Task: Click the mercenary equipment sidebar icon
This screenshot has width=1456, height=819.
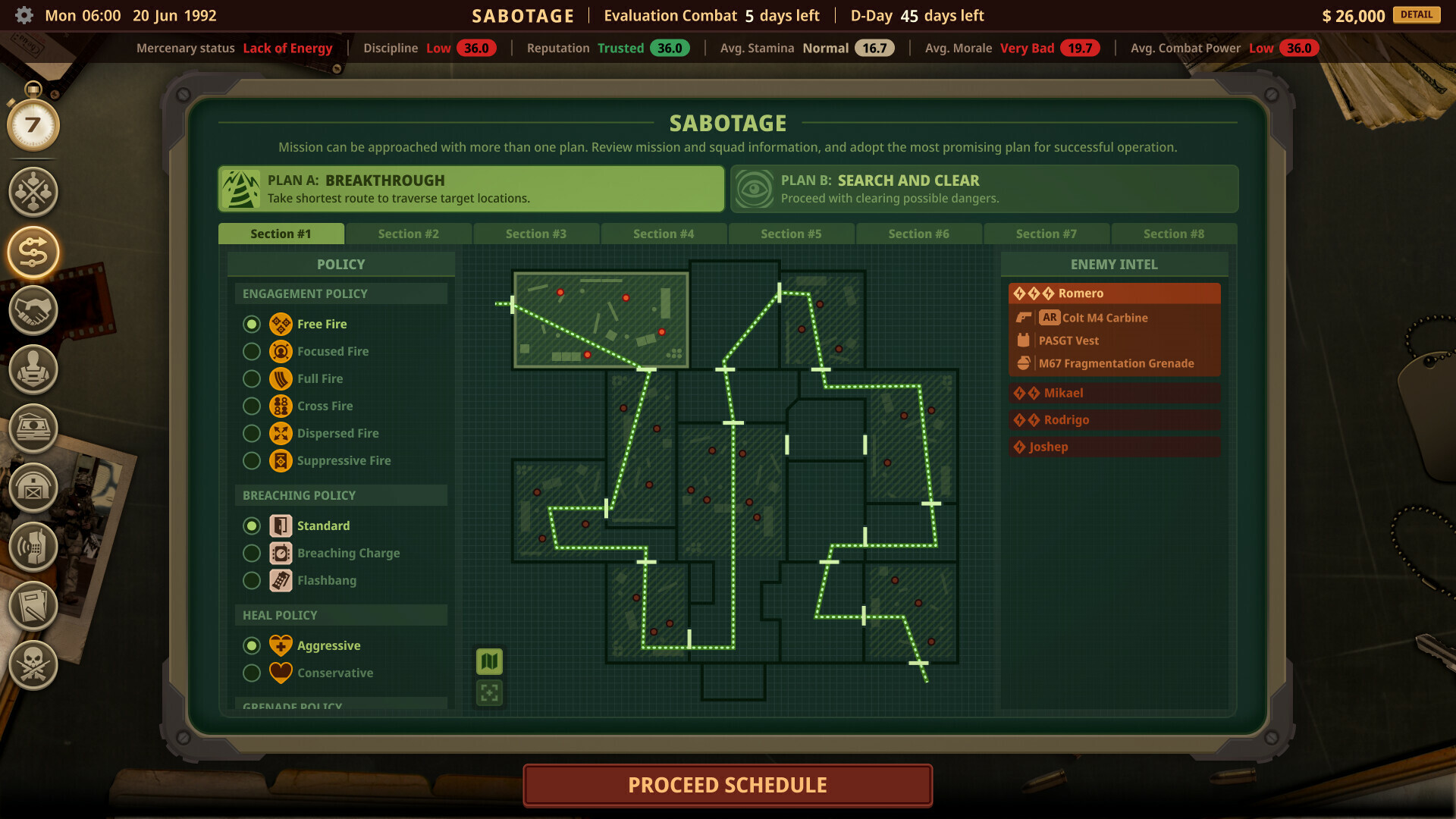Action: 32,369
